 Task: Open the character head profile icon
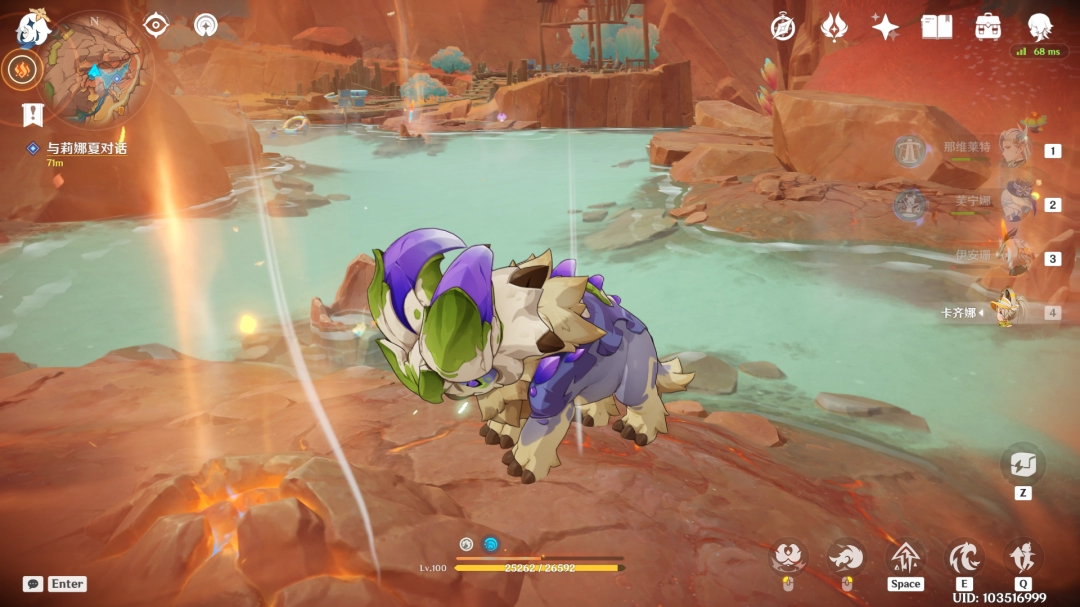(1041, 27)
